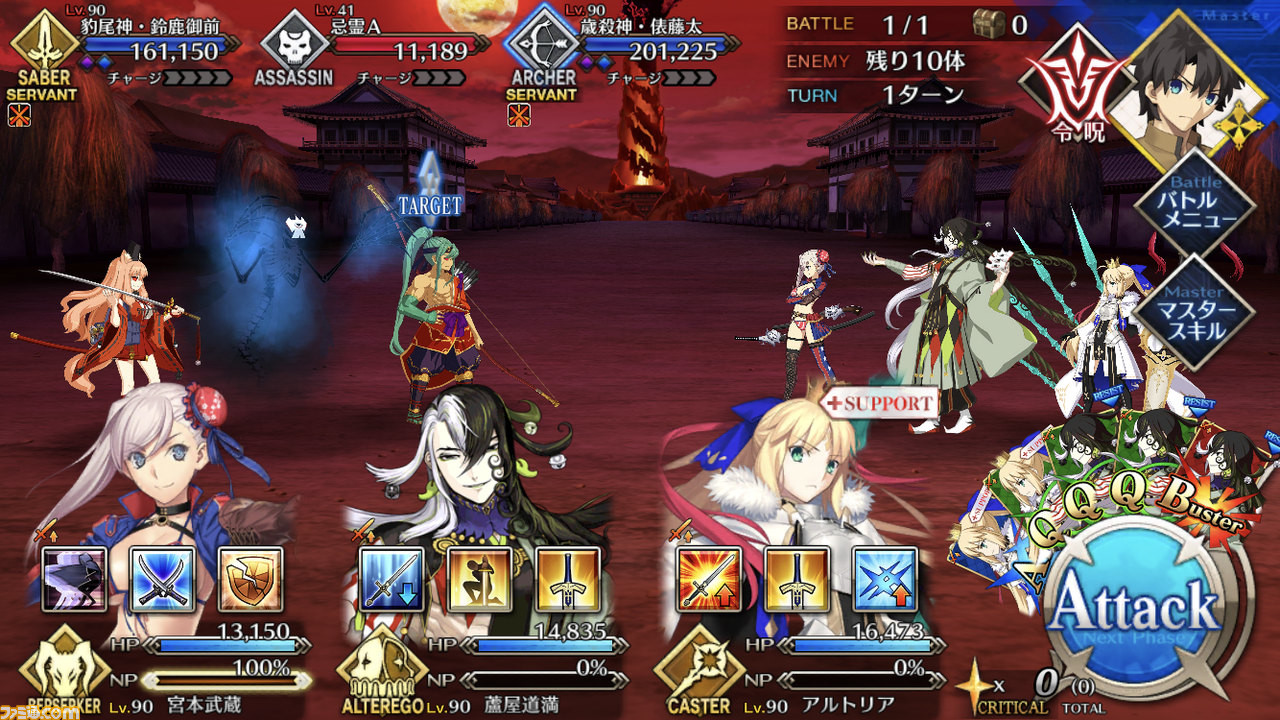
Task: Use Artoria Caster's golden sword skill
Action: (x=797, y=580)
